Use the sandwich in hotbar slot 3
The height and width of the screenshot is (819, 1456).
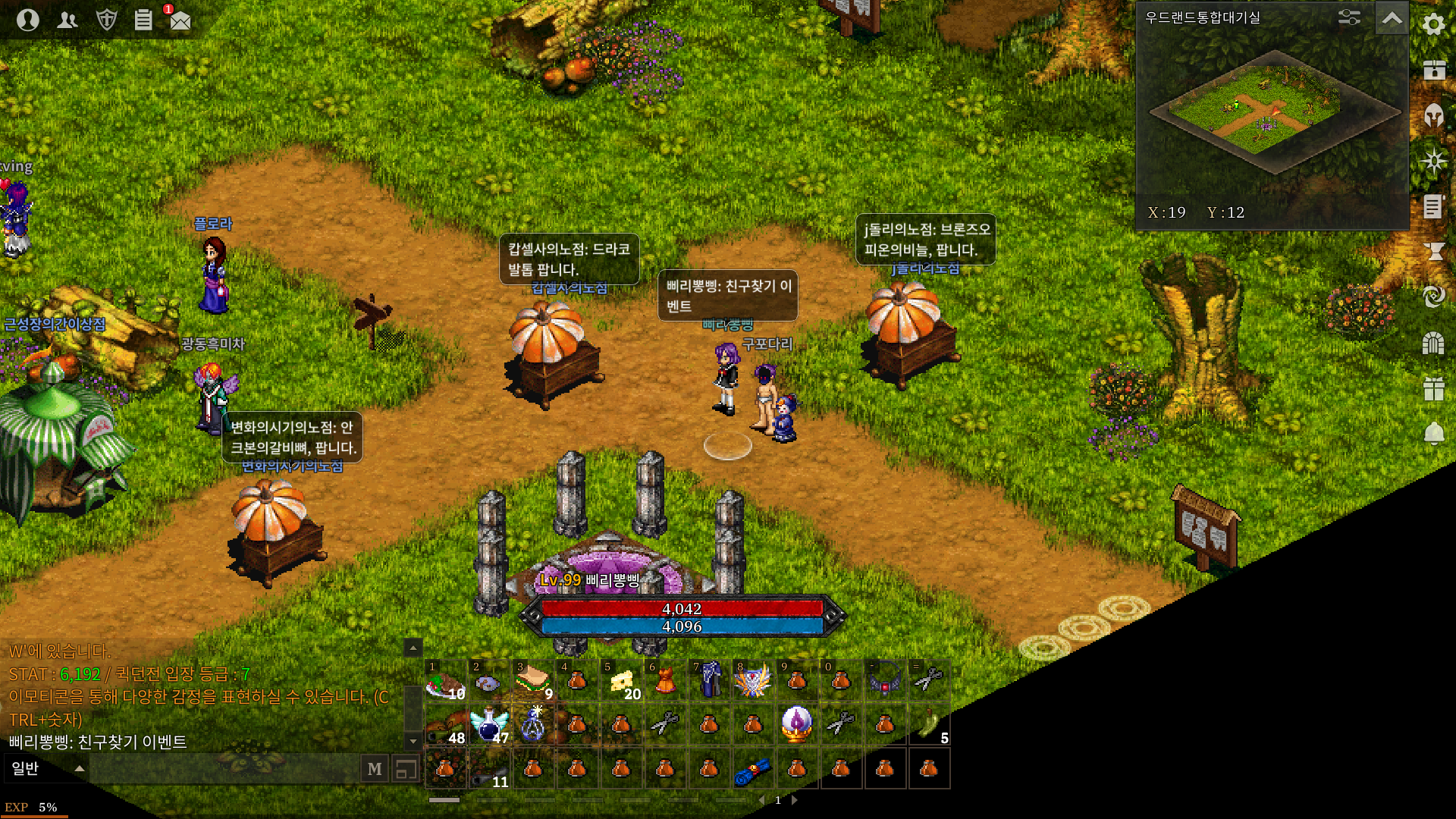(x=533, y=680)
